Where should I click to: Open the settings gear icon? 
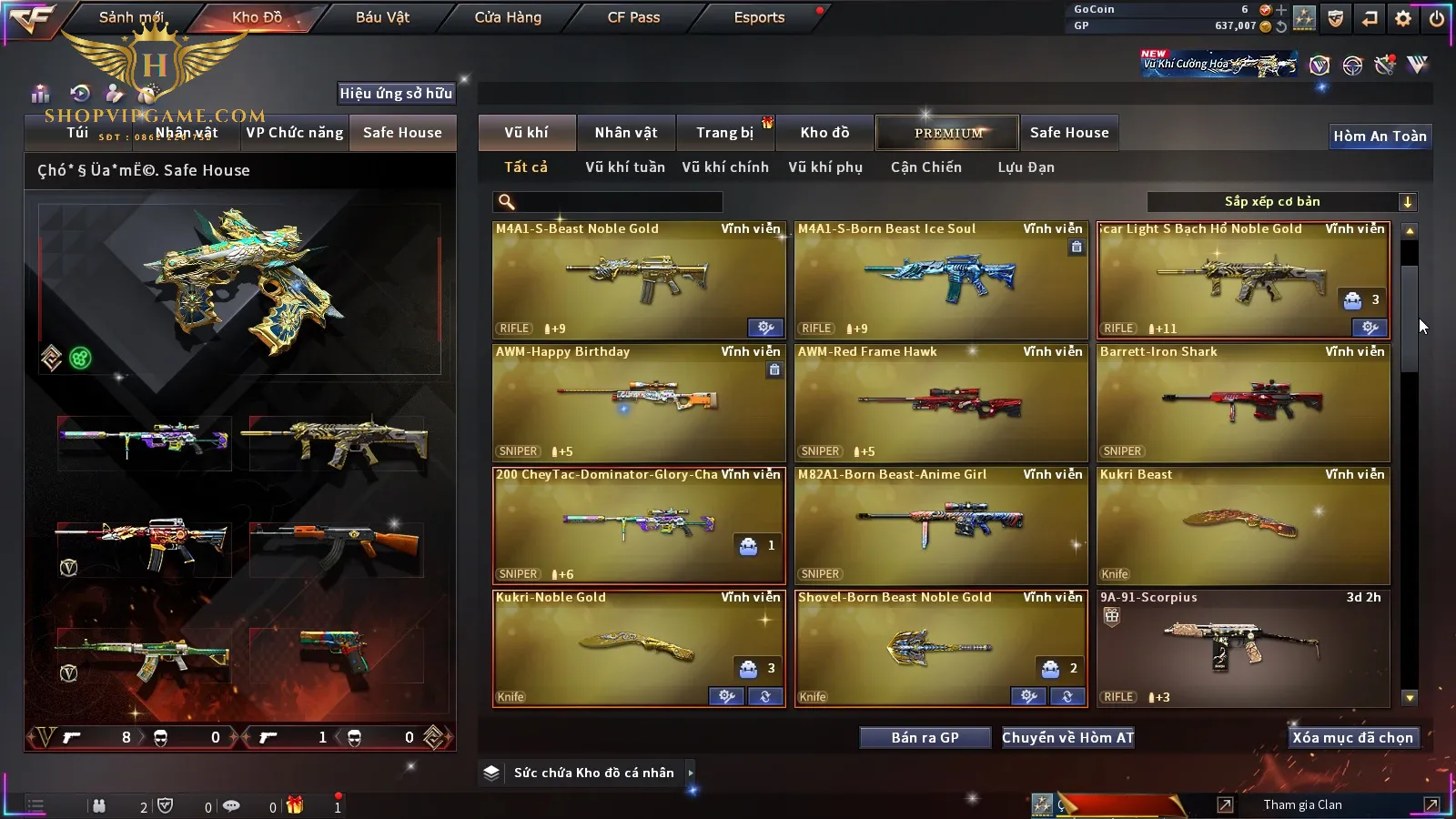coord(1403,18)
